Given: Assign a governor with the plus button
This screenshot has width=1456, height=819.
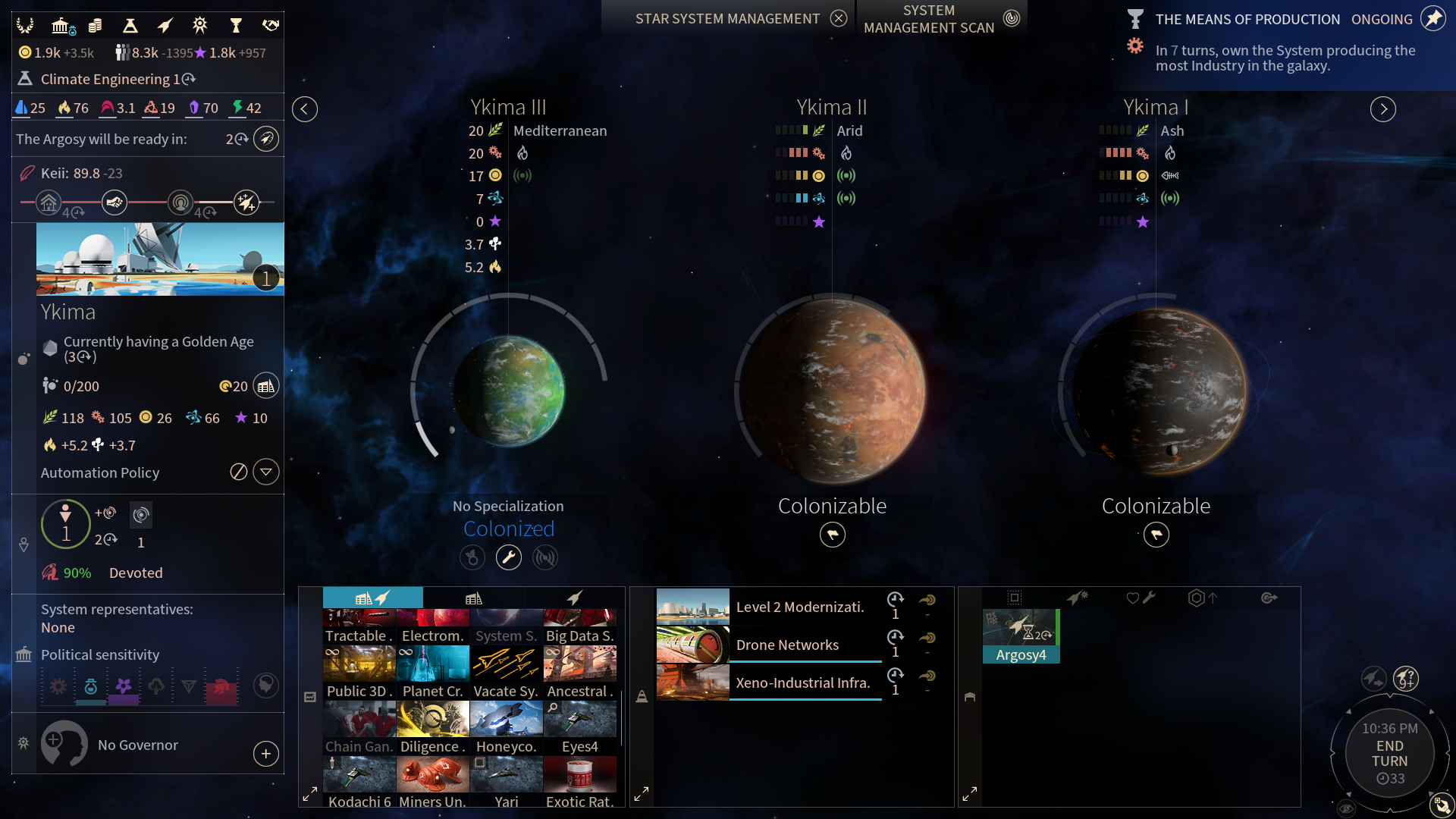Looking at the screenshot, I should pyautogui.click(x=265, y=754).
